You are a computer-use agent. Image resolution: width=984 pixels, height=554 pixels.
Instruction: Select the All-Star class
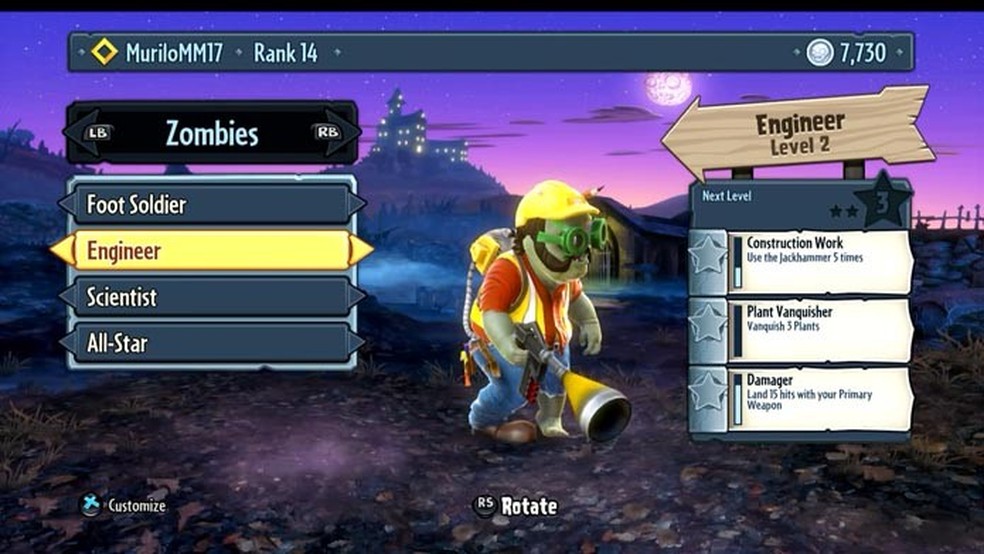[x=211, y=343]
